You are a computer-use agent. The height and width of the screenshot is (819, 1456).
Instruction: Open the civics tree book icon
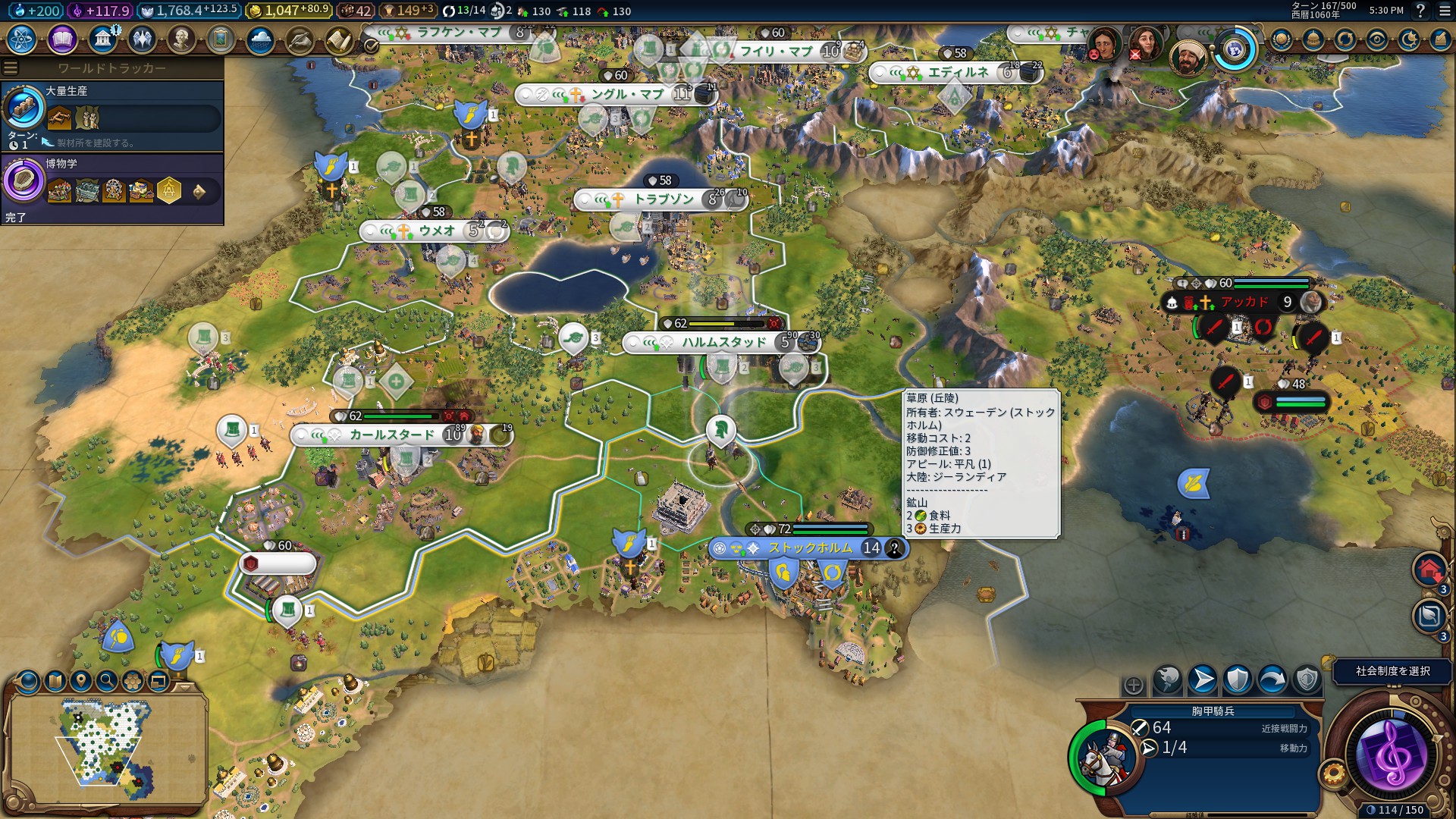pyautogui.click(x=62, y=39)
